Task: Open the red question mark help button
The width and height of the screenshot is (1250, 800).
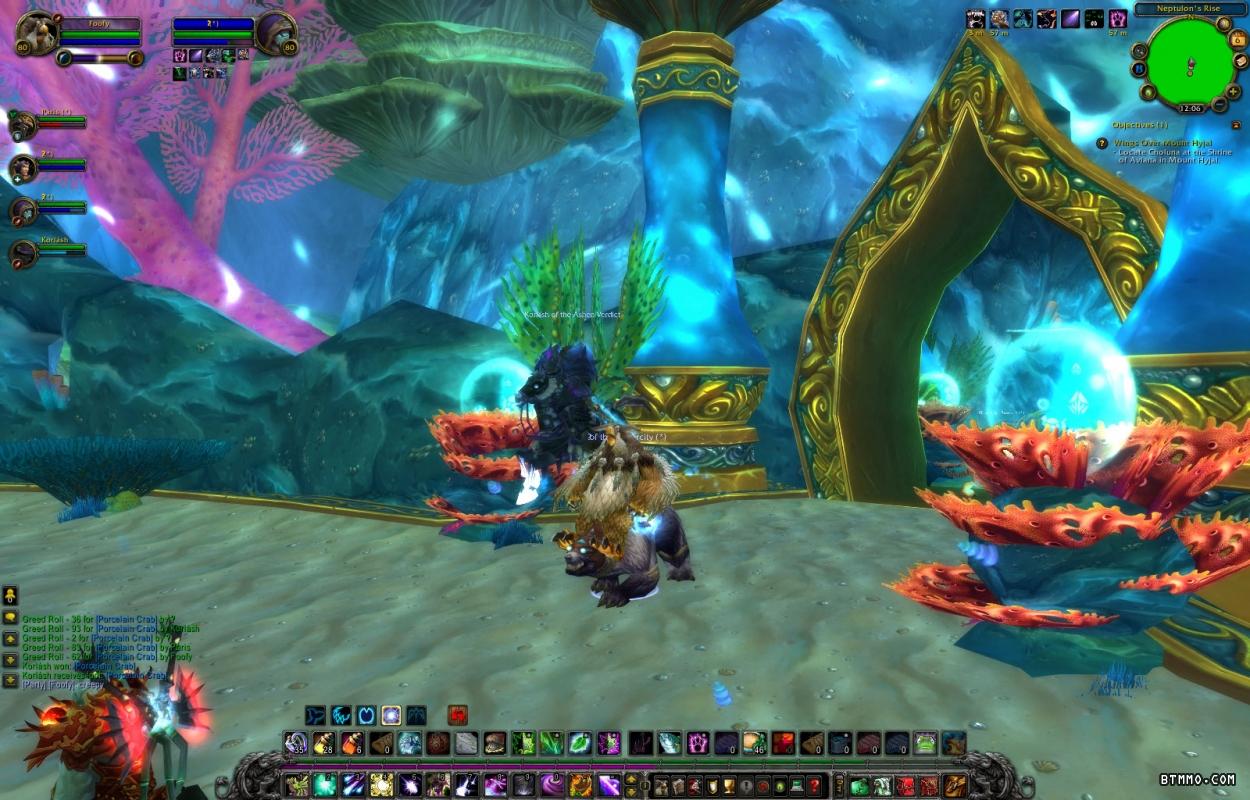Action: [814, 785]
